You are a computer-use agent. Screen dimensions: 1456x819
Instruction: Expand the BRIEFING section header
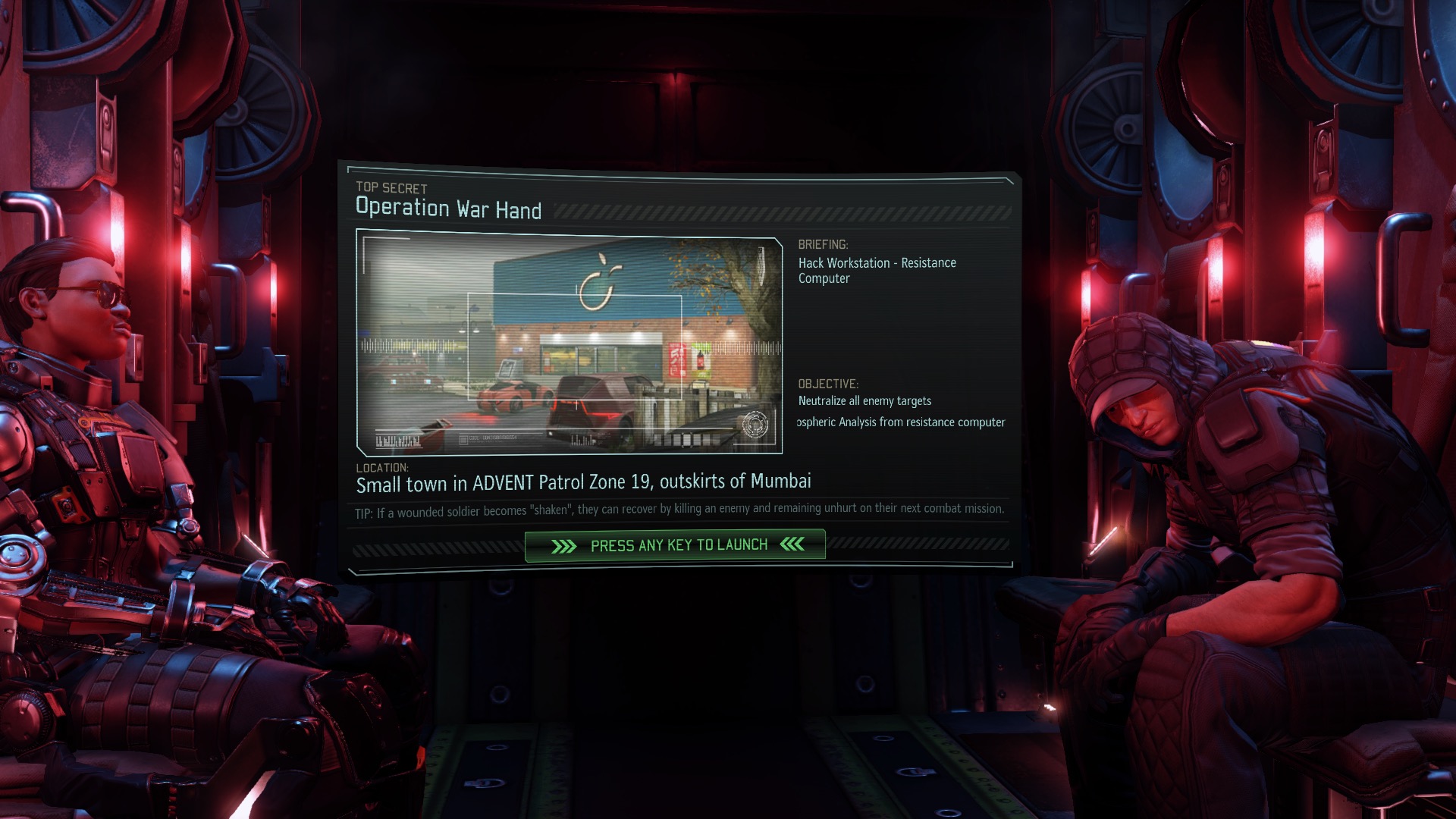pos(822,245)
